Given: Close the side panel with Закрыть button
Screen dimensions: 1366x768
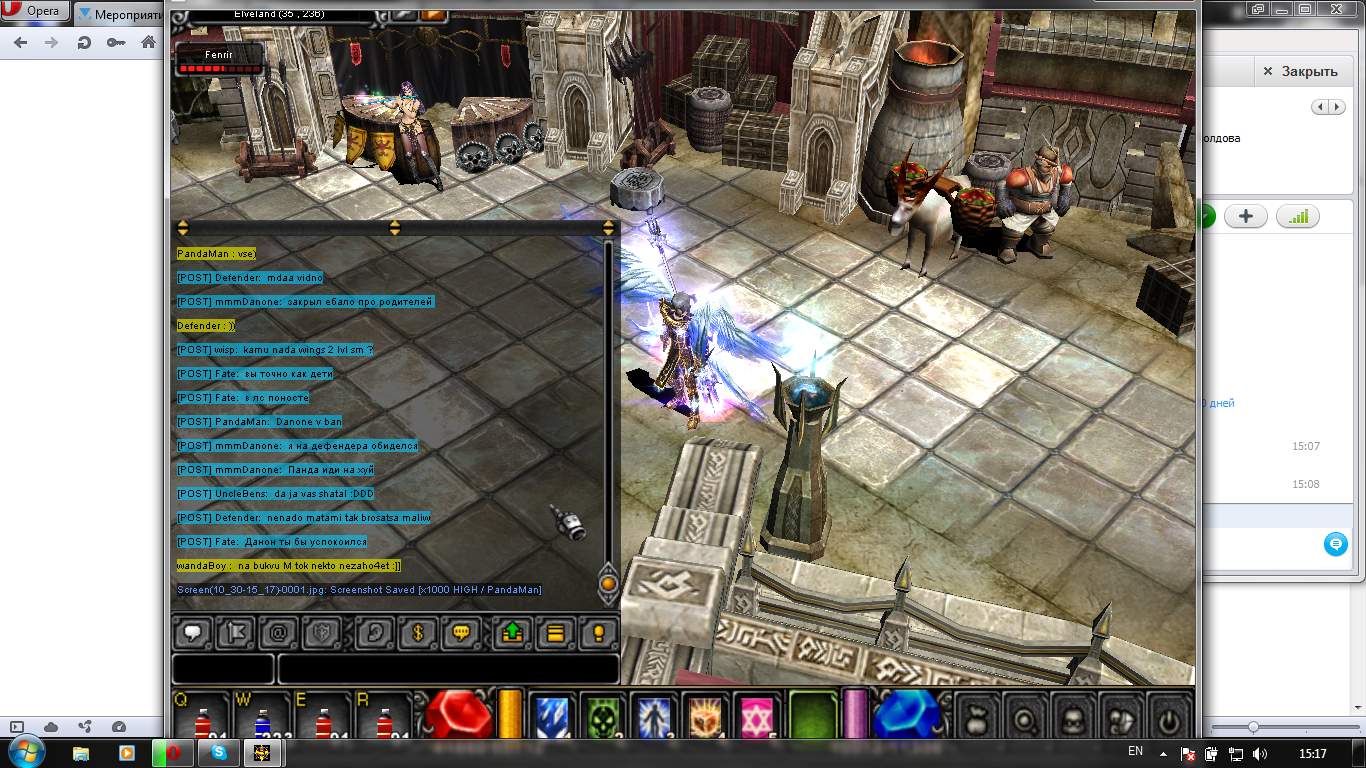Looking at the screenshot, I should click(1300, 72).
